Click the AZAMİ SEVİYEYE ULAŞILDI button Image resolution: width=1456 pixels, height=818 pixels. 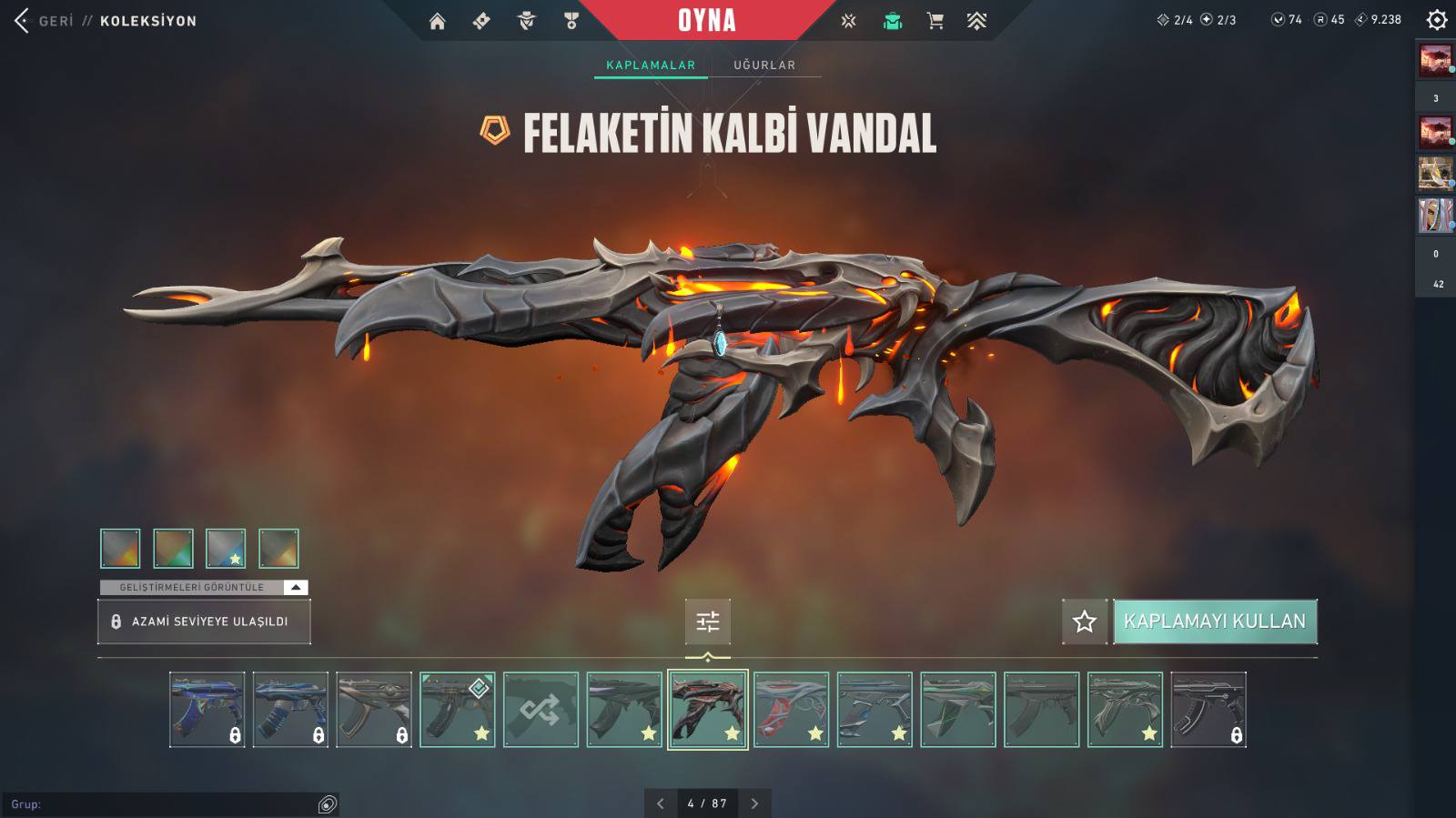[x=204, y=621]
